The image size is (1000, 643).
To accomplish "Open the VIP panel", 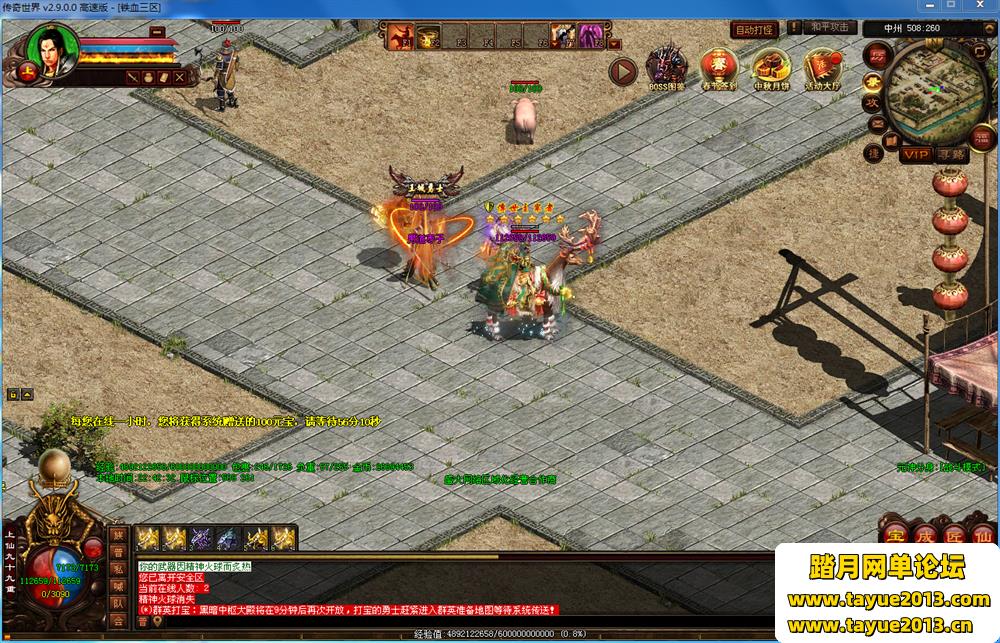I will point(915,154).
